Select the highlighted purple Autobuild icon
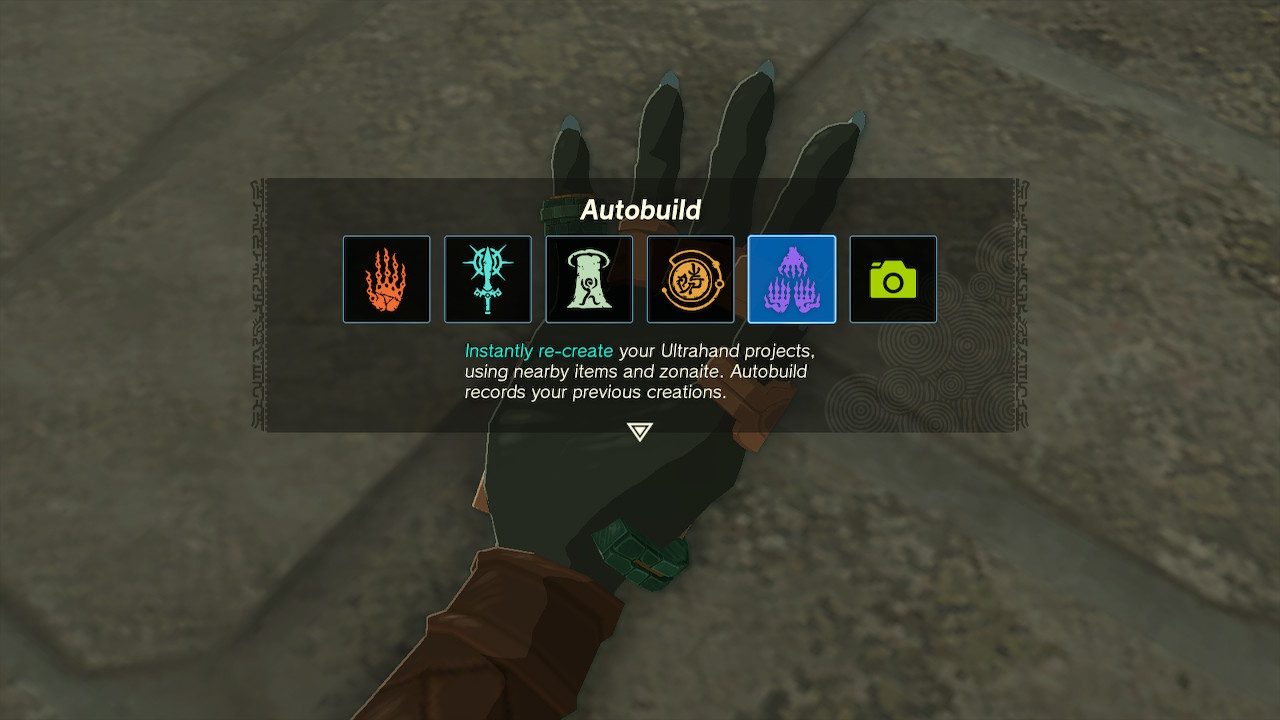The image size is (1280, 720). 791,279
